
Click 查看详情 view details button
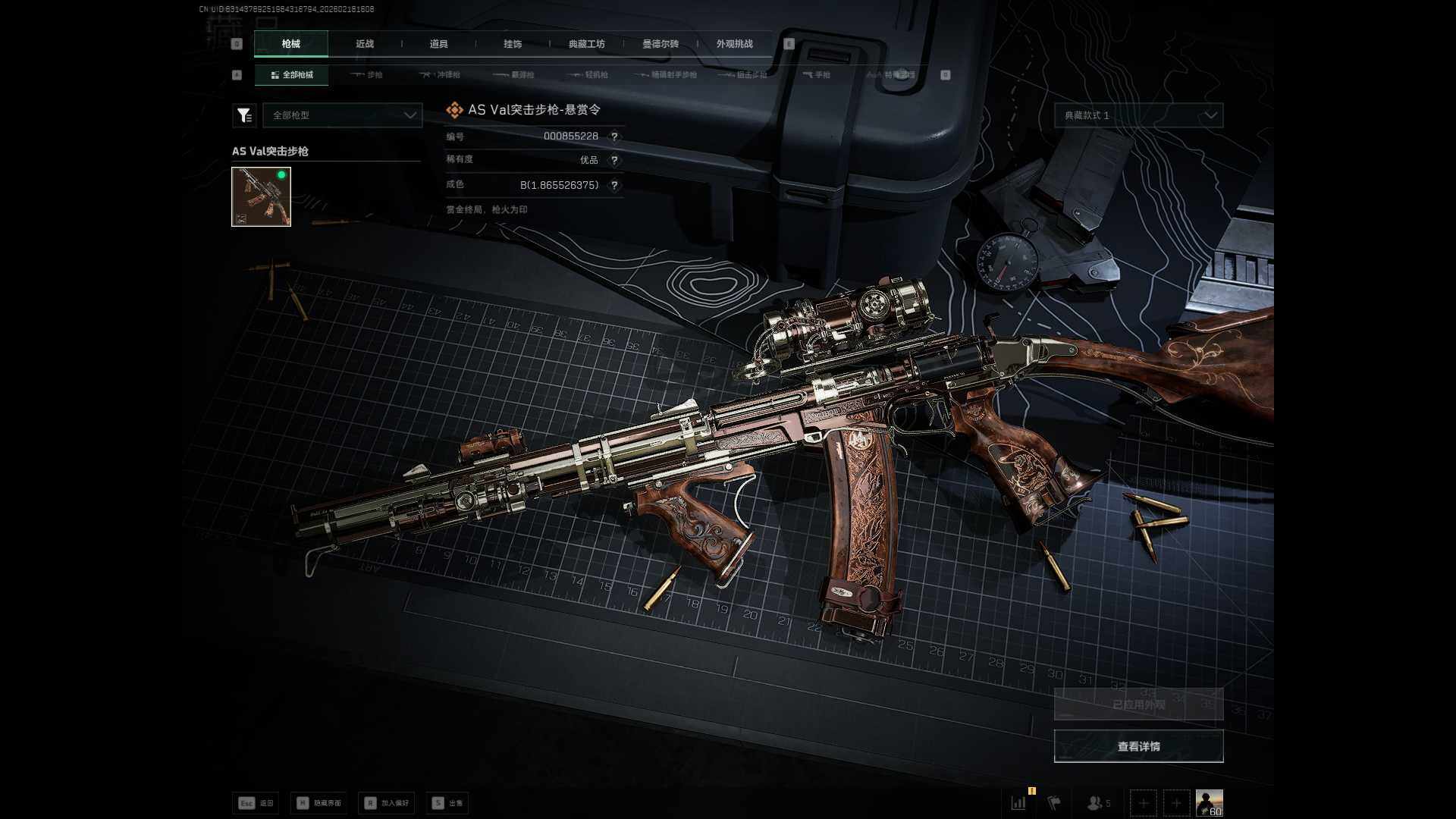[1138, 746]
